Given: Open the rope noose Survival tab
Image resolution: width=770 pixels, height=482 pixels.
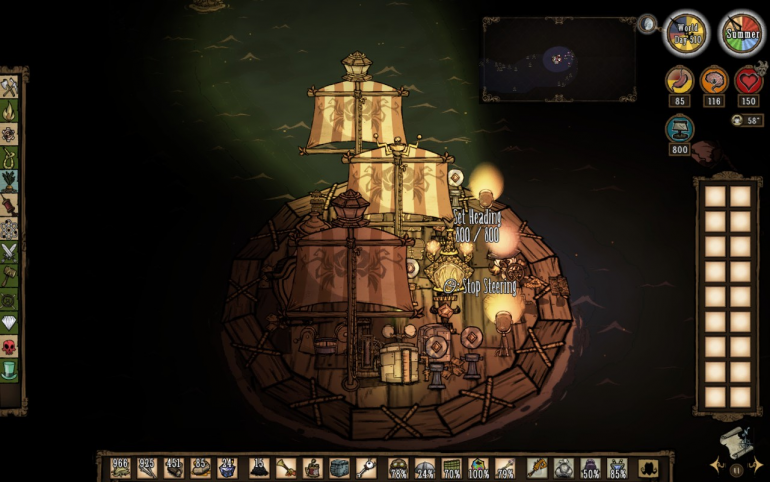Looking at the screenshot, I should [10, 157].
